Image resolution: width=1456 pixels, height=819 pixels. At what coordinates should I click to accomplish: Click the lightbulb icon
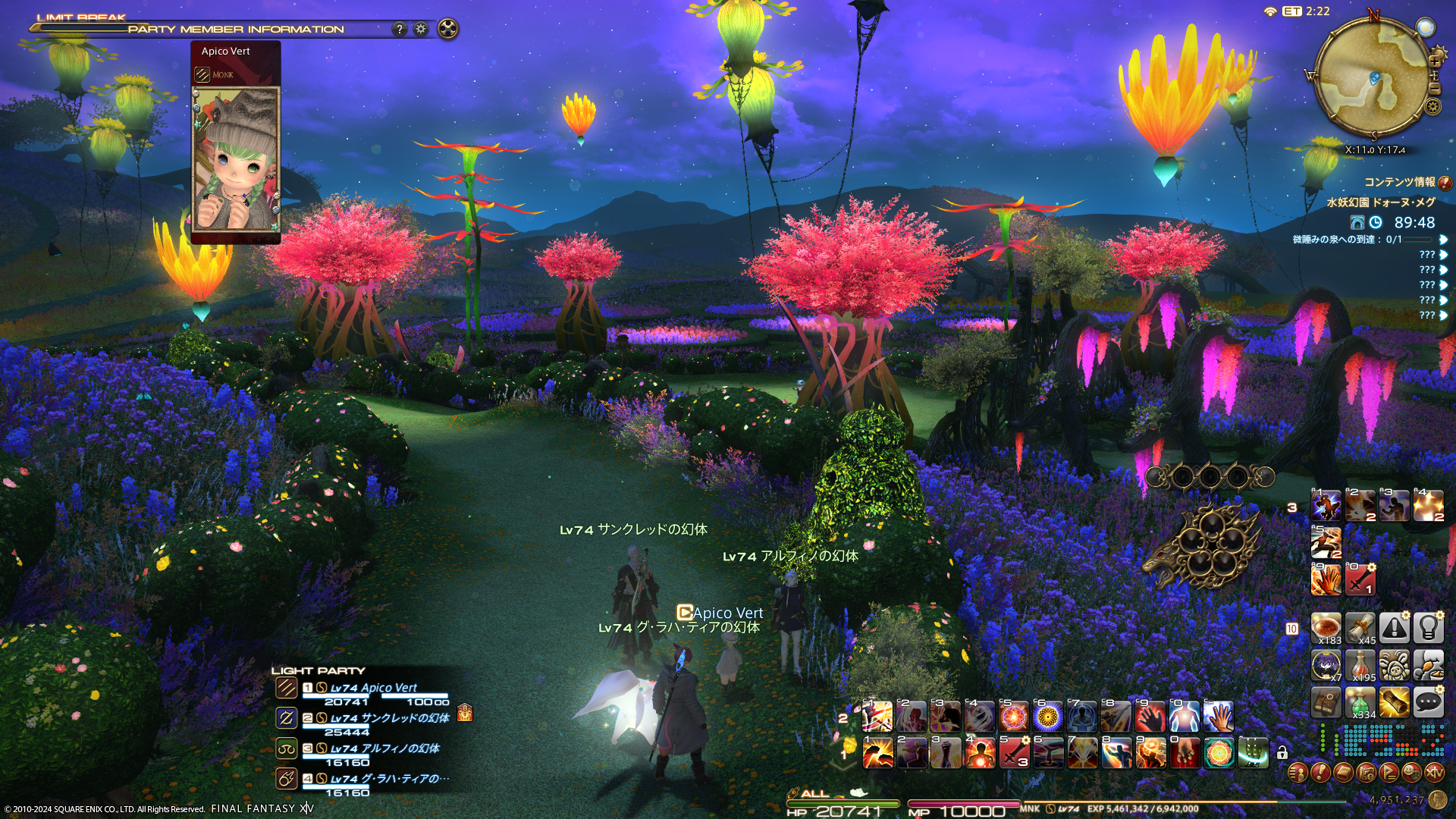tap(1428, 628)
